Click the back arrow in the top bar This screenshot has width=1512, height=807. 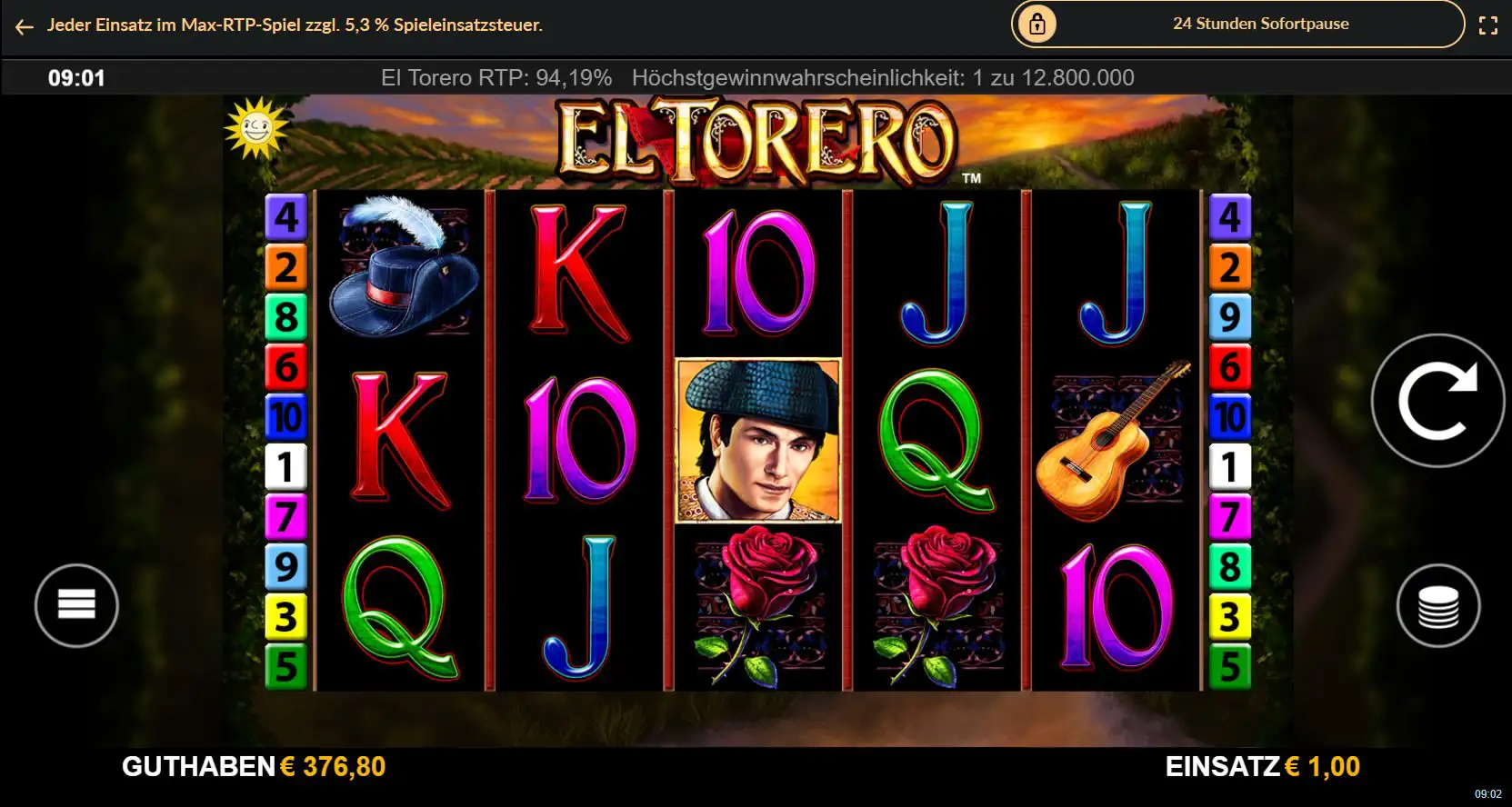[x=23, y=26]
